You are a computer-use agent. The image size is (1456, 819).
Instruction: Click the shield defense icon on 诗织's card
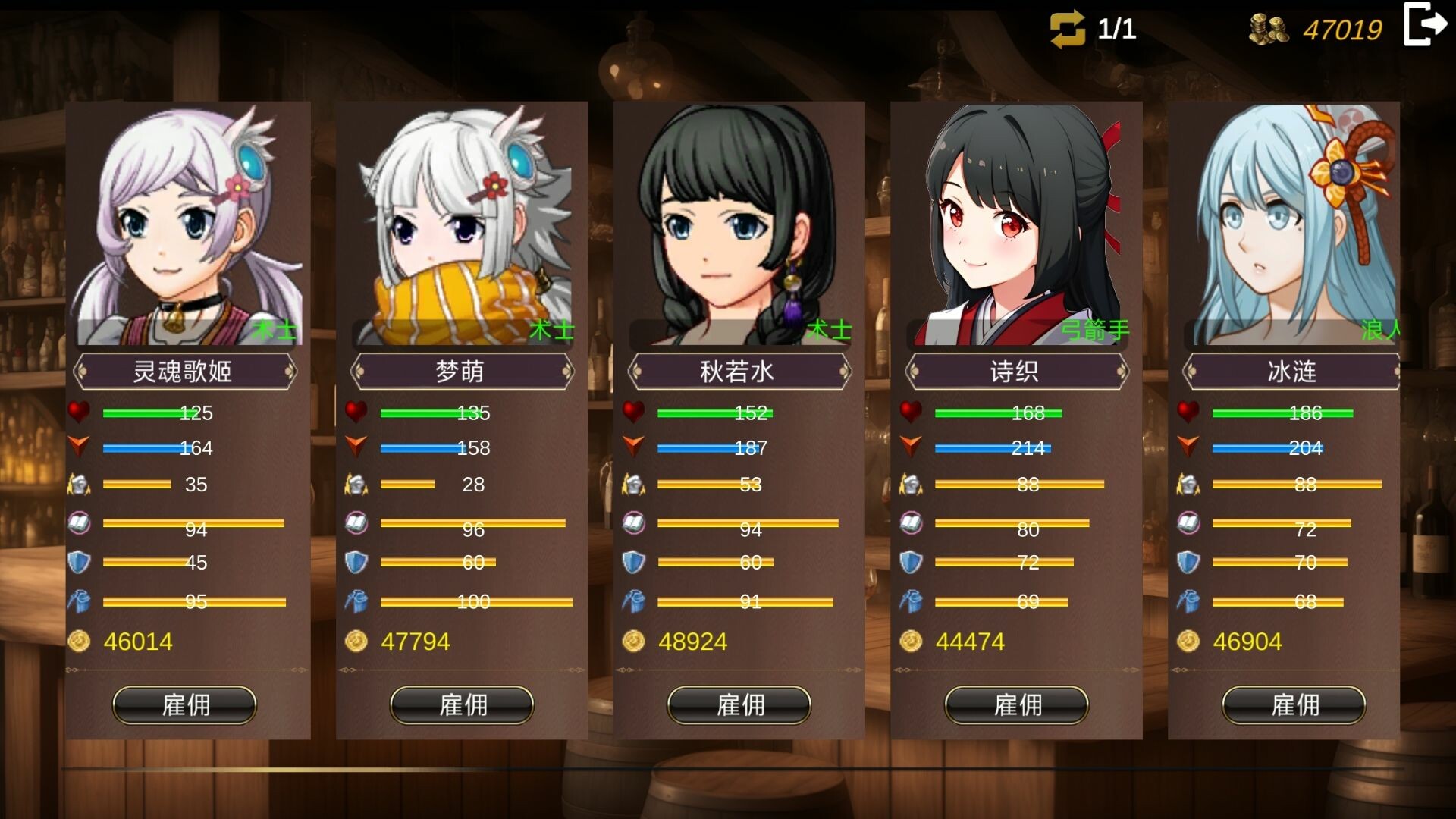click(x=912, y=562)
